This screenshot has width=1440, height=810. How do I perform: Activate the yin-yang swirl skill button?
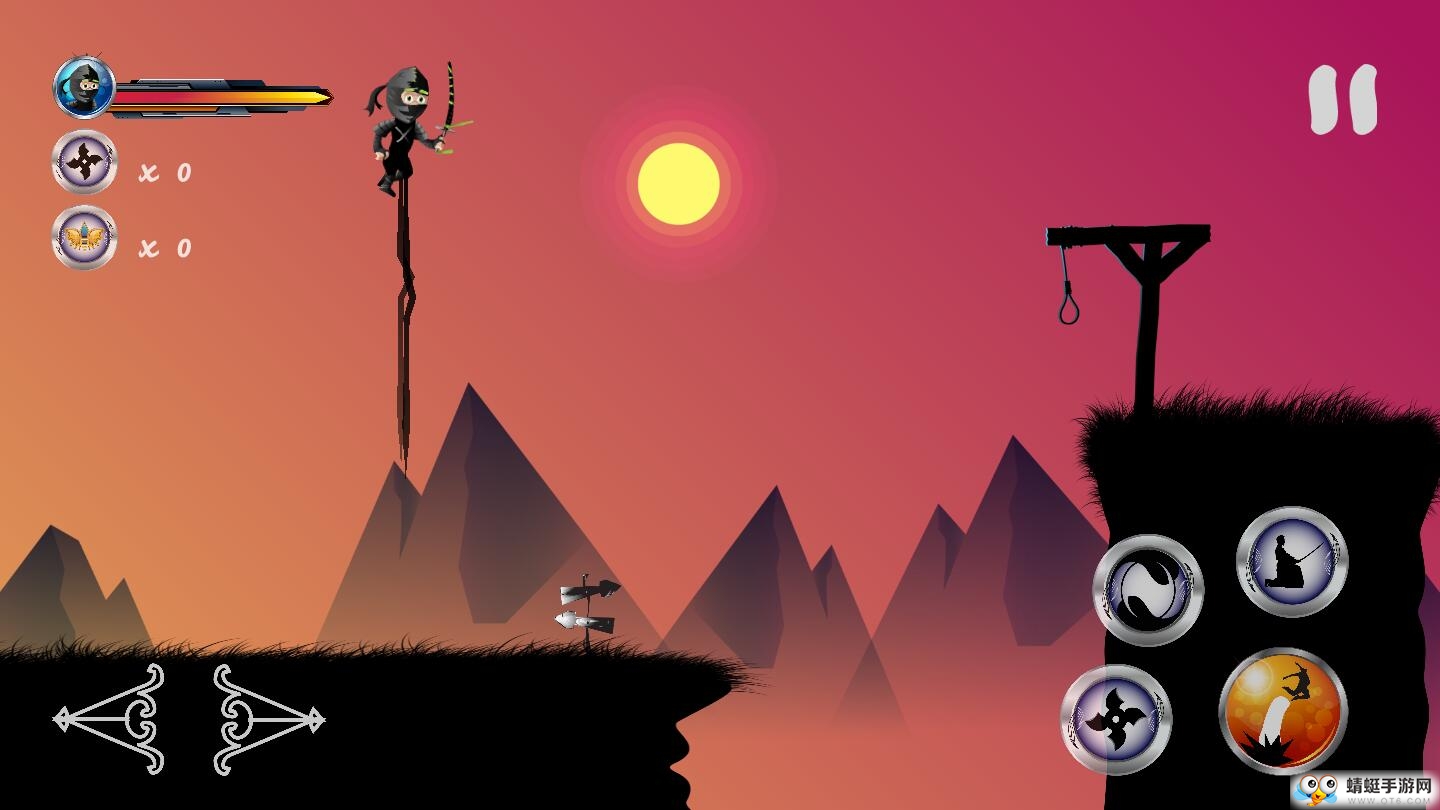coord(1148,589)
